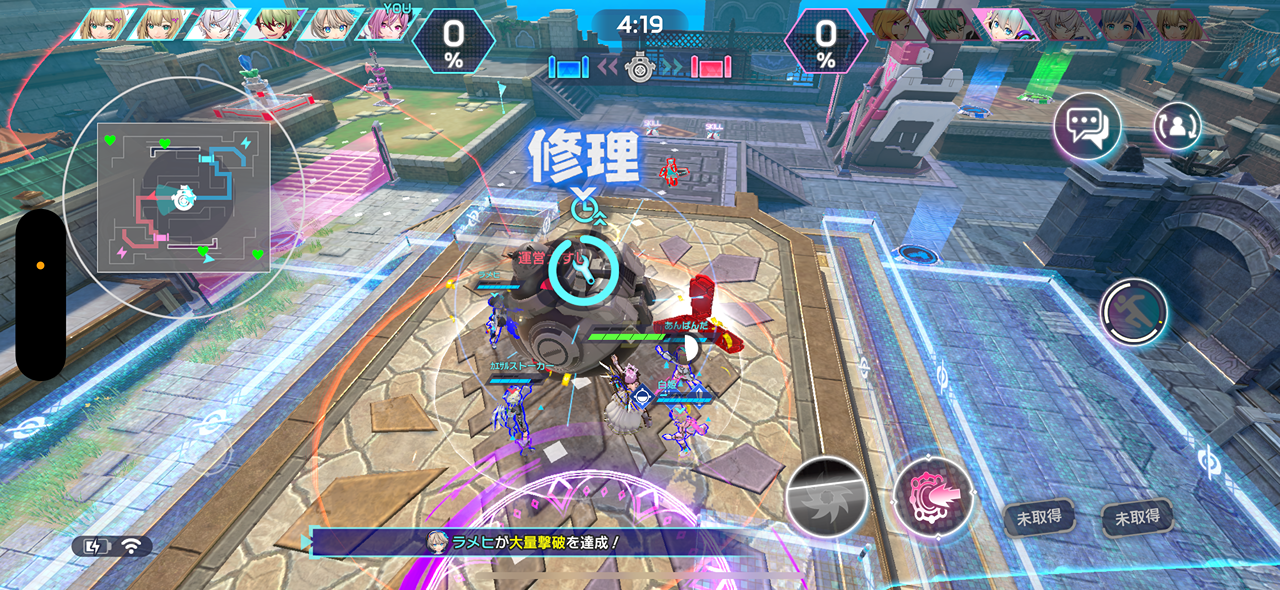Activate the running figure dash button
This screenshot has height=590, width=1280.
point(1134,312)
